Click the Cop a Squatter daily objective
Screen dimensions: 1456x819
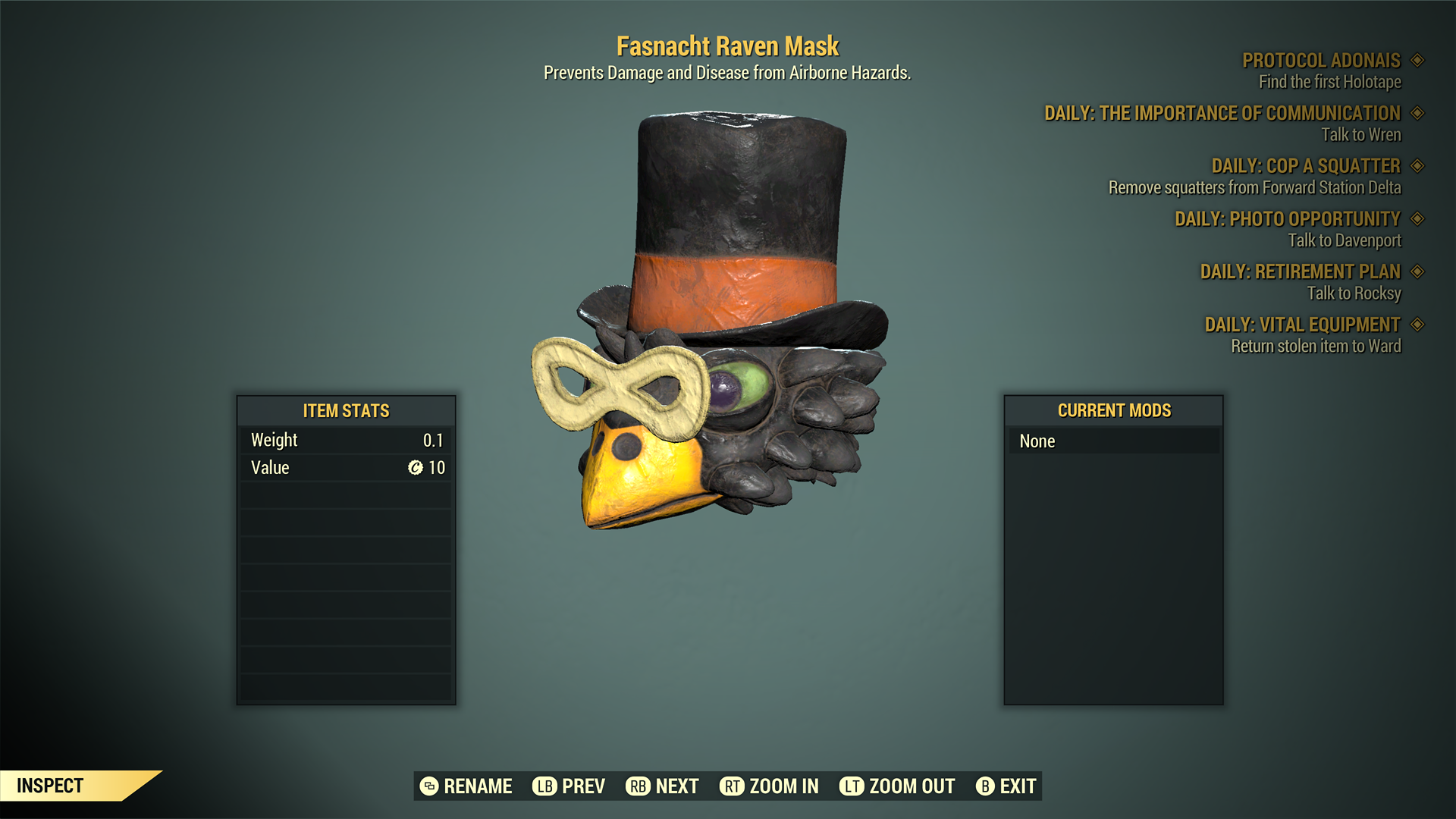[1305, 166]
